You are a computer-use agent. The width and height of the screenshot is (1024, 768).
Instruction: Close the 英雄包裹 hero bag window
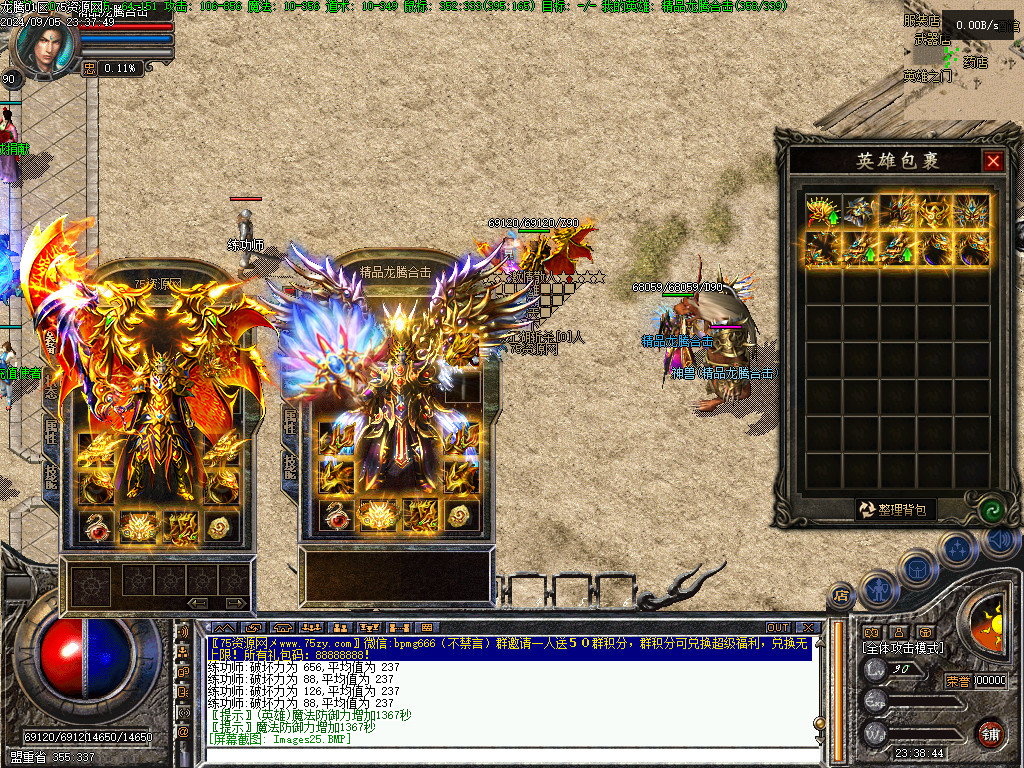[x=993, y=161]
